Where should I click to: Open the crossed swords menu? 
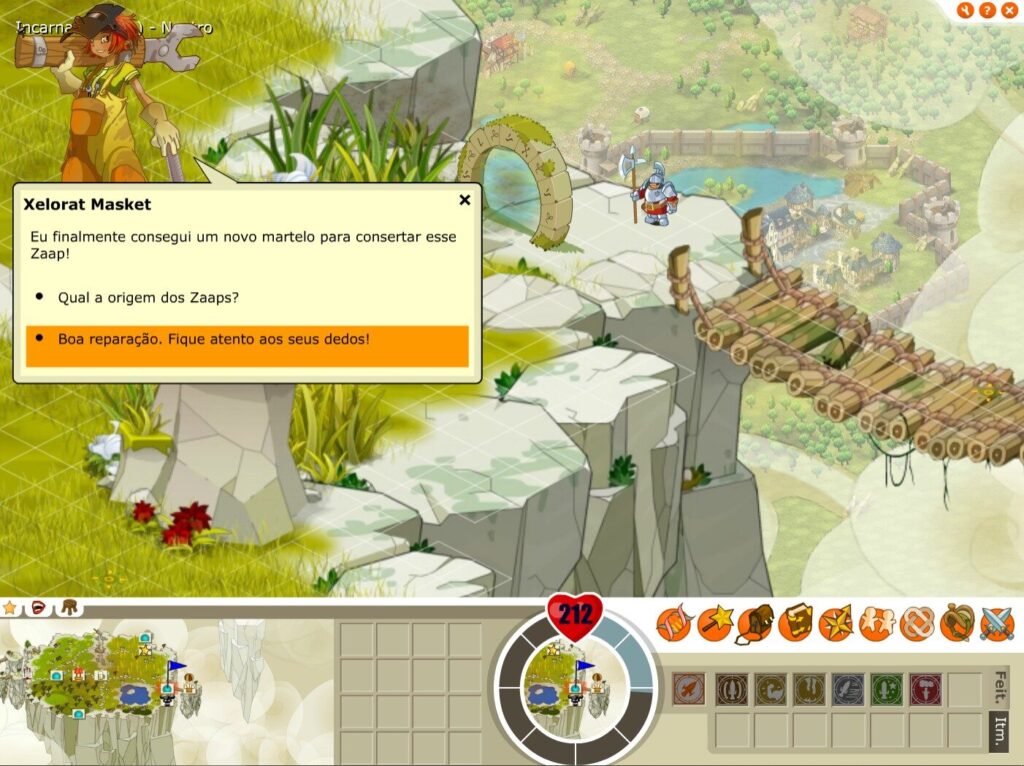[x=997, y=624]
